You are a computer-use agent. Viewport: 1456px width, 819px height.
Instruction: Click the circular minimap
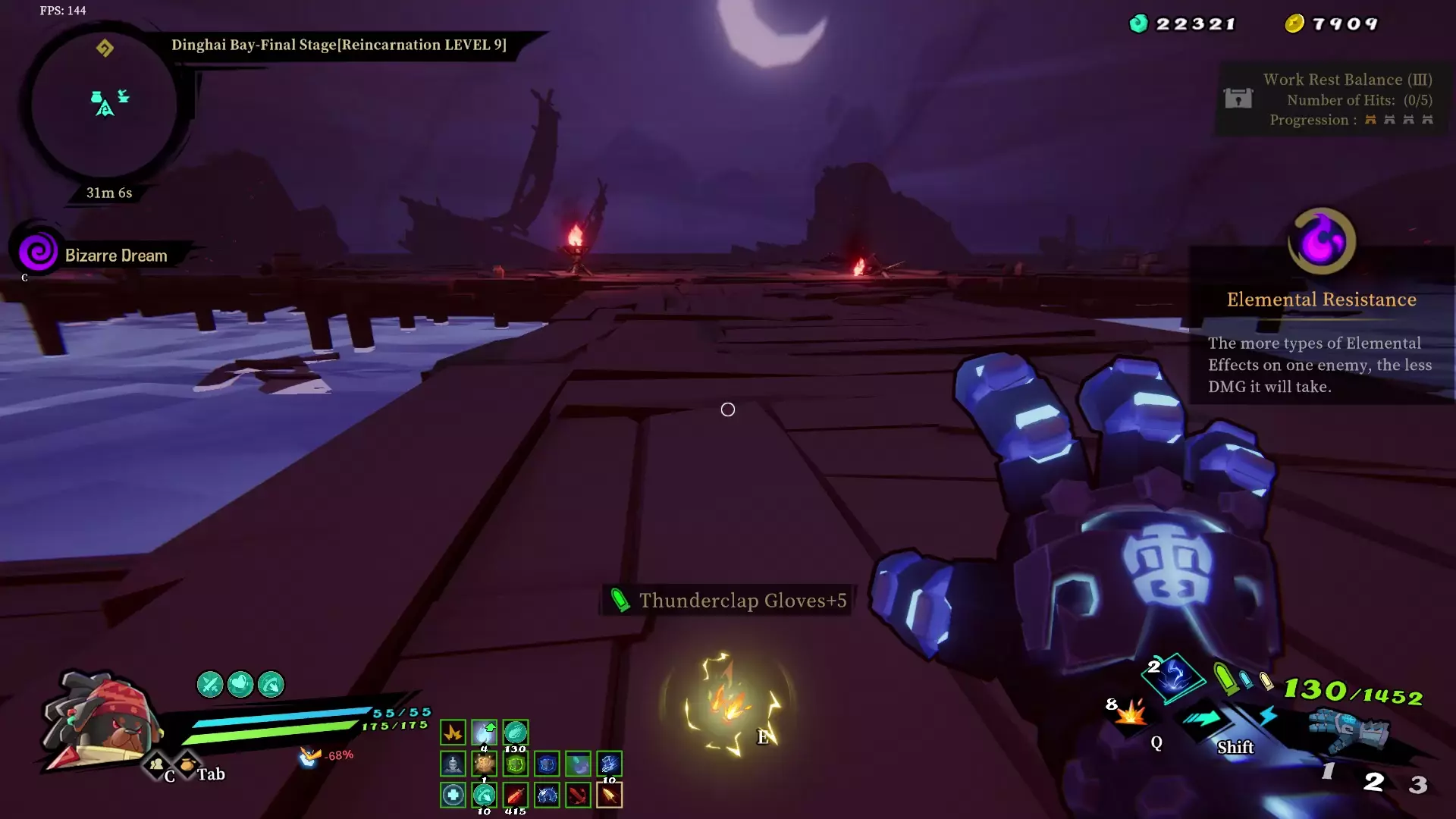click(x=105, y=105)
